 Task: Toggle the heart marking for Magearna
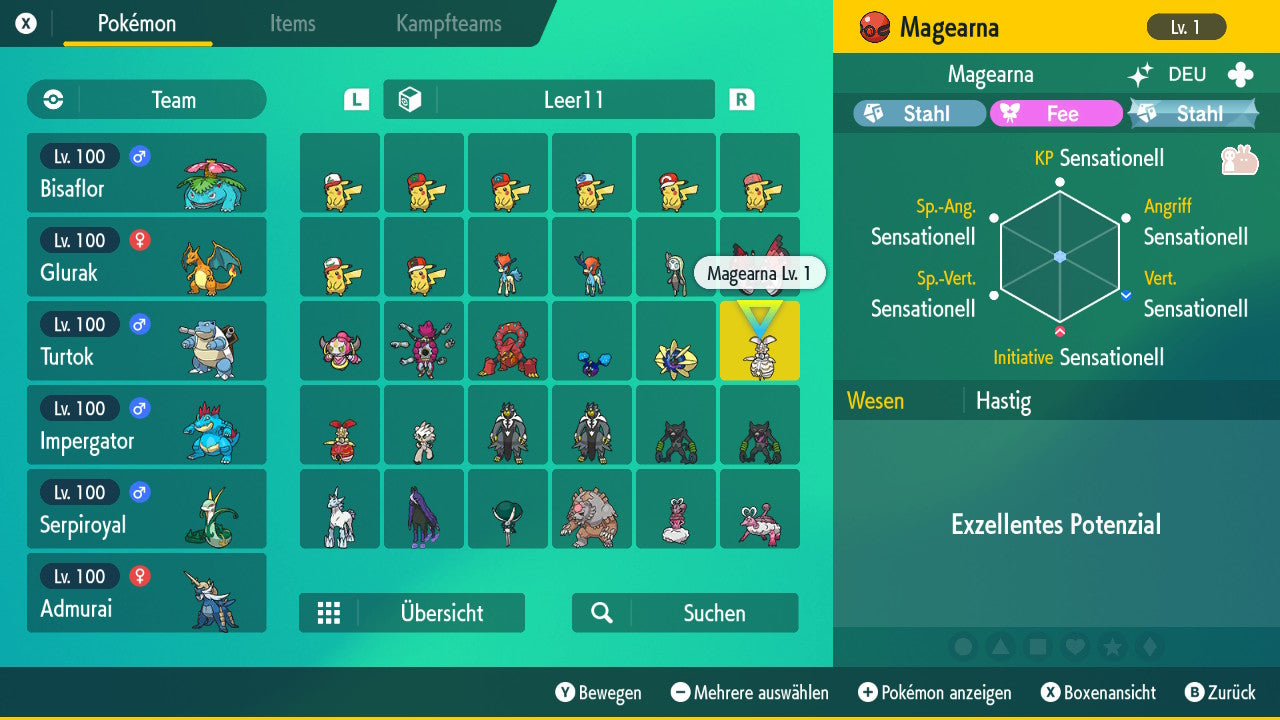(x=1076, y=647)
